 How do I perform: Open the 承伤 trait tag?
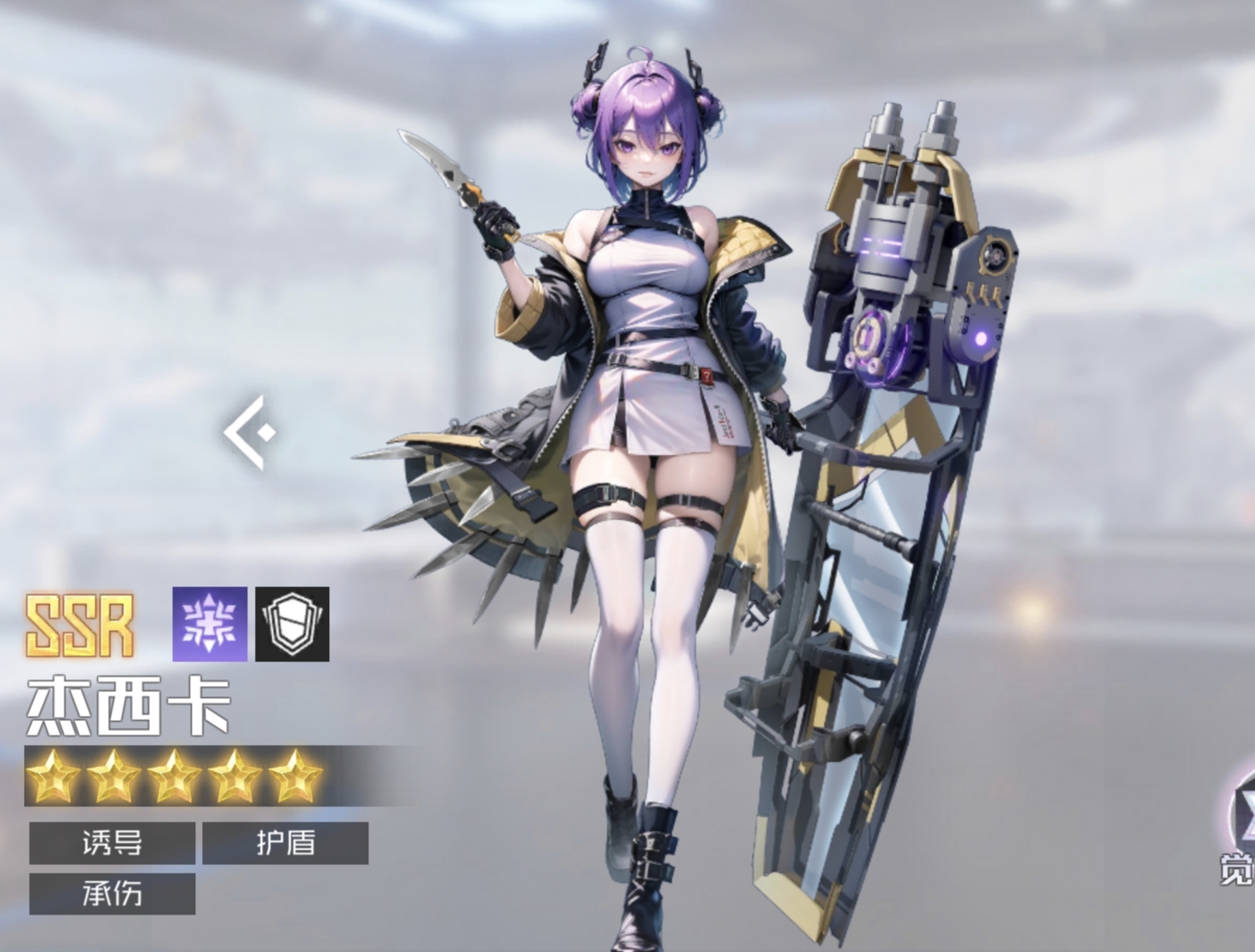click(113, 893)
